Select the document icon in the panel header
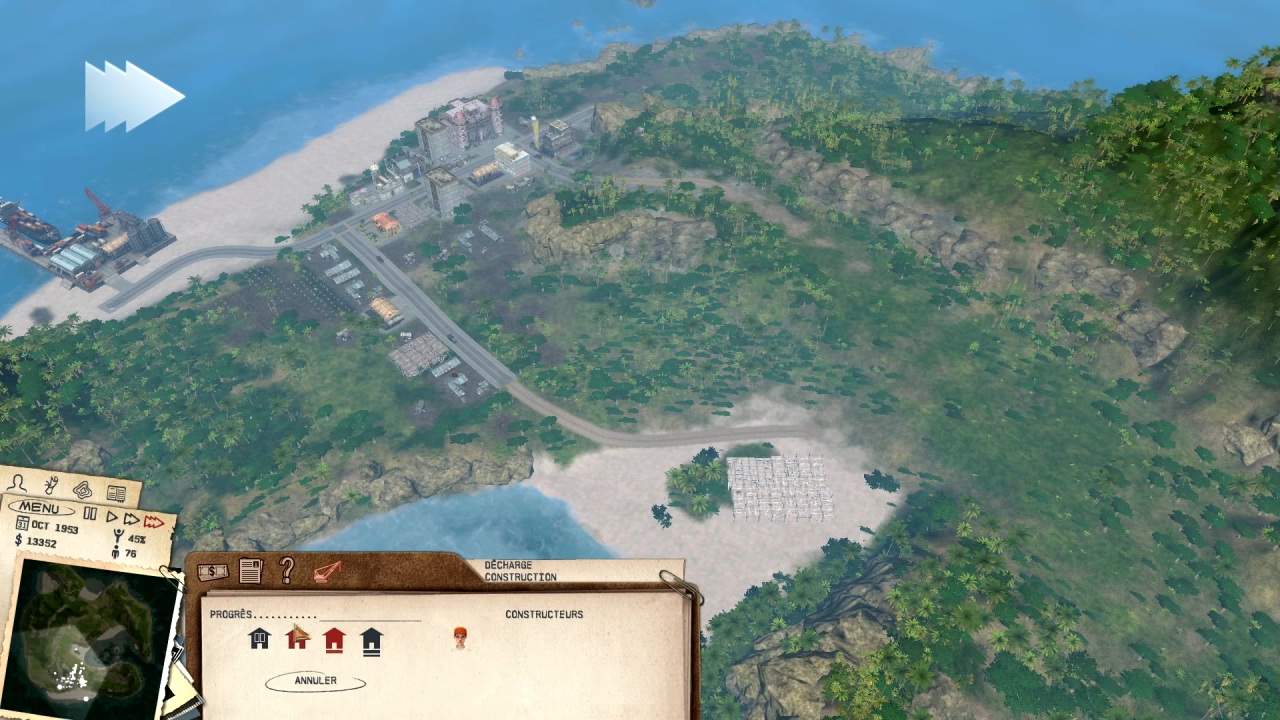Viewport: 1280px width, 720px height. pyautogui.click(x=249, y=569)
